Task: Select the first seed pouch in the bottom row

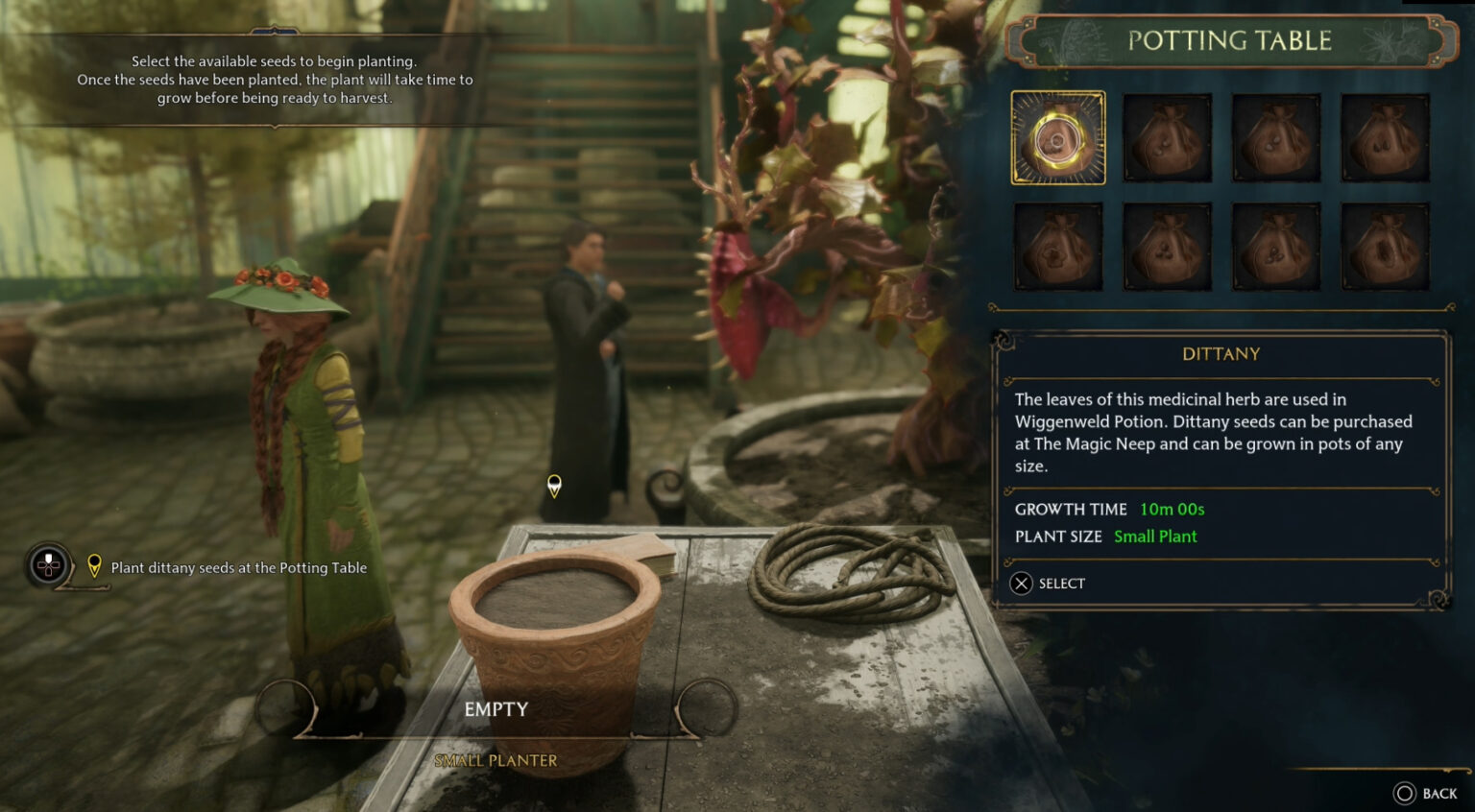Action: pyautogui.click(x=1058, y=245)
